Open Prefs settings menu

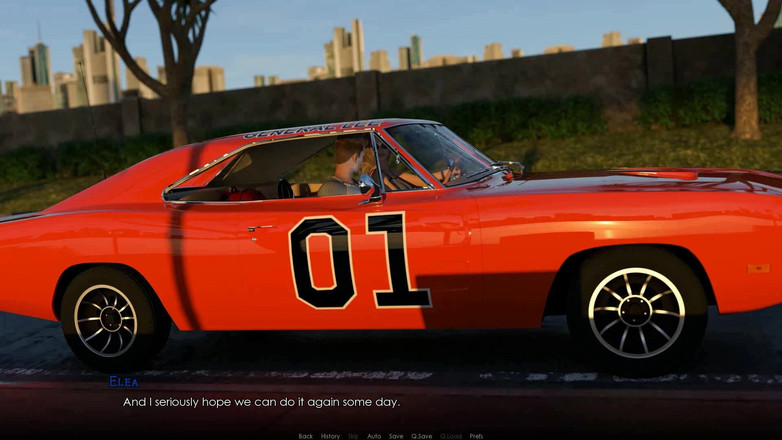476,436
